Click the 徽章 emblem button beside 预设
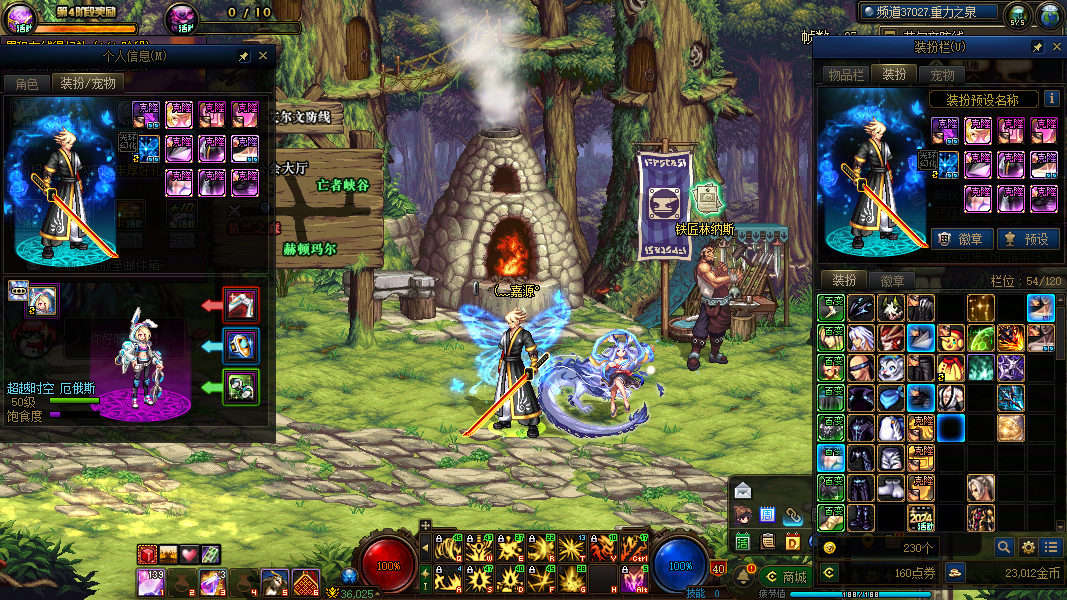 (x=961, y=239)
